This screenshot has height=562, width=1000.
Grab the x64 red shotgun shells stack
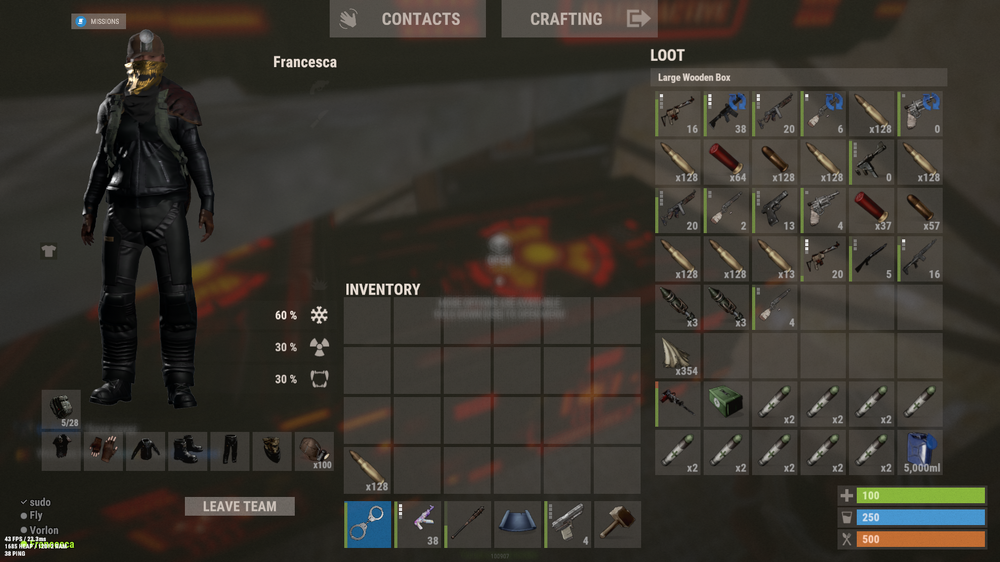(727, 162)
